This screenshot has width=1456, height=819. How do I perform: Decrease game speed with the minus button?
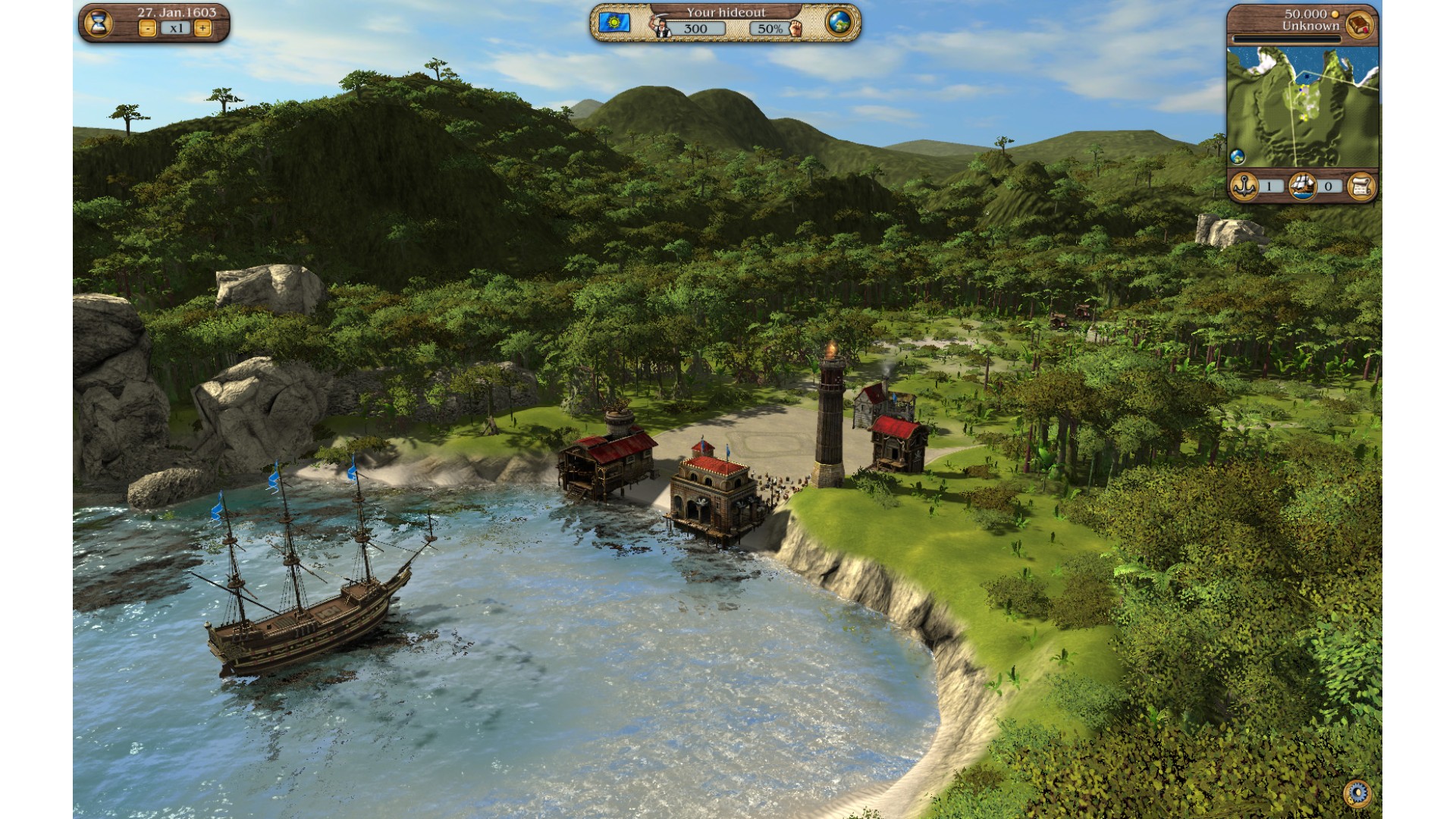point(147,29)
